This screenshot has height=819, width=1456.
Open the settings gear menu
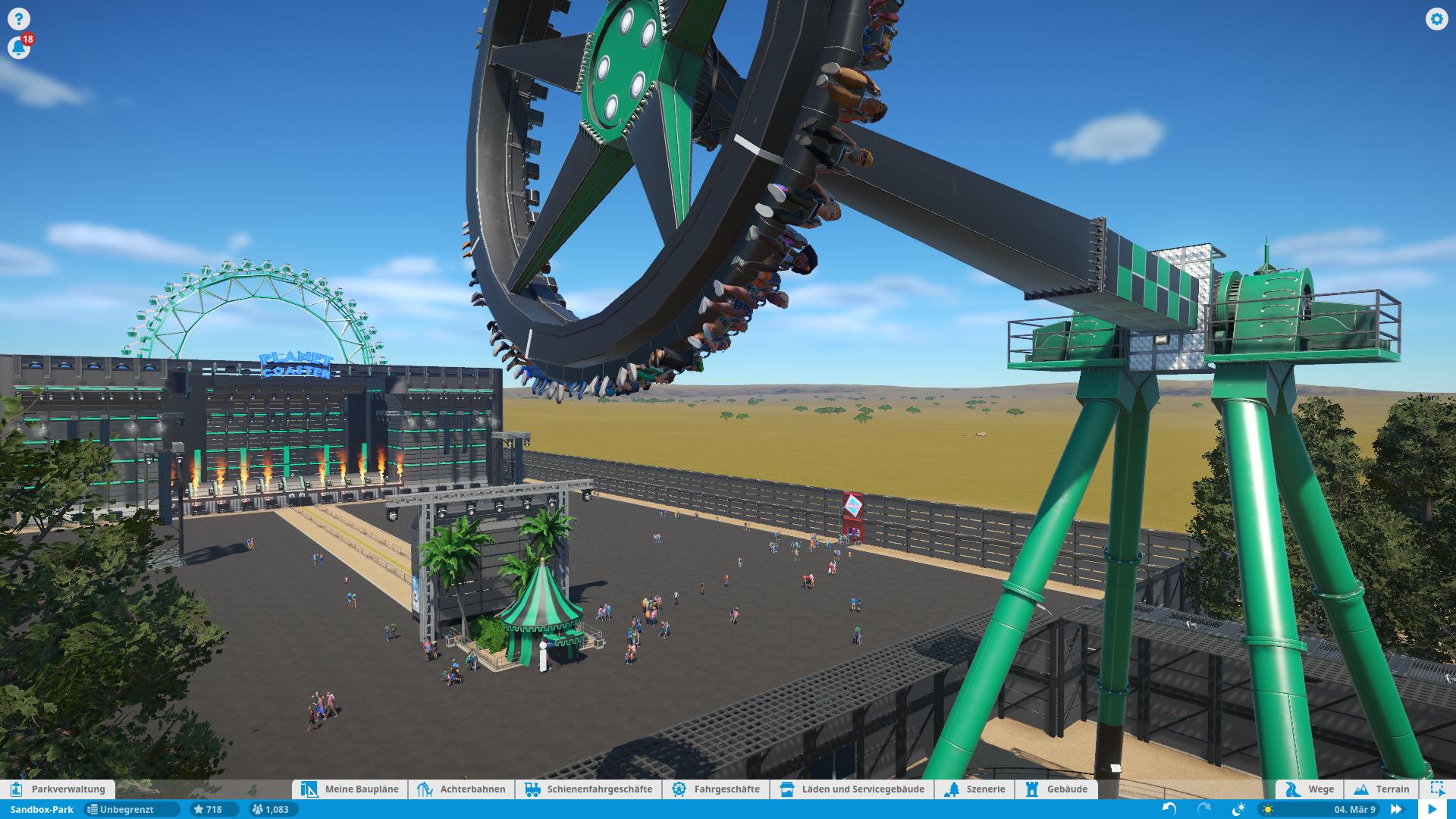tap(1436, 19)
